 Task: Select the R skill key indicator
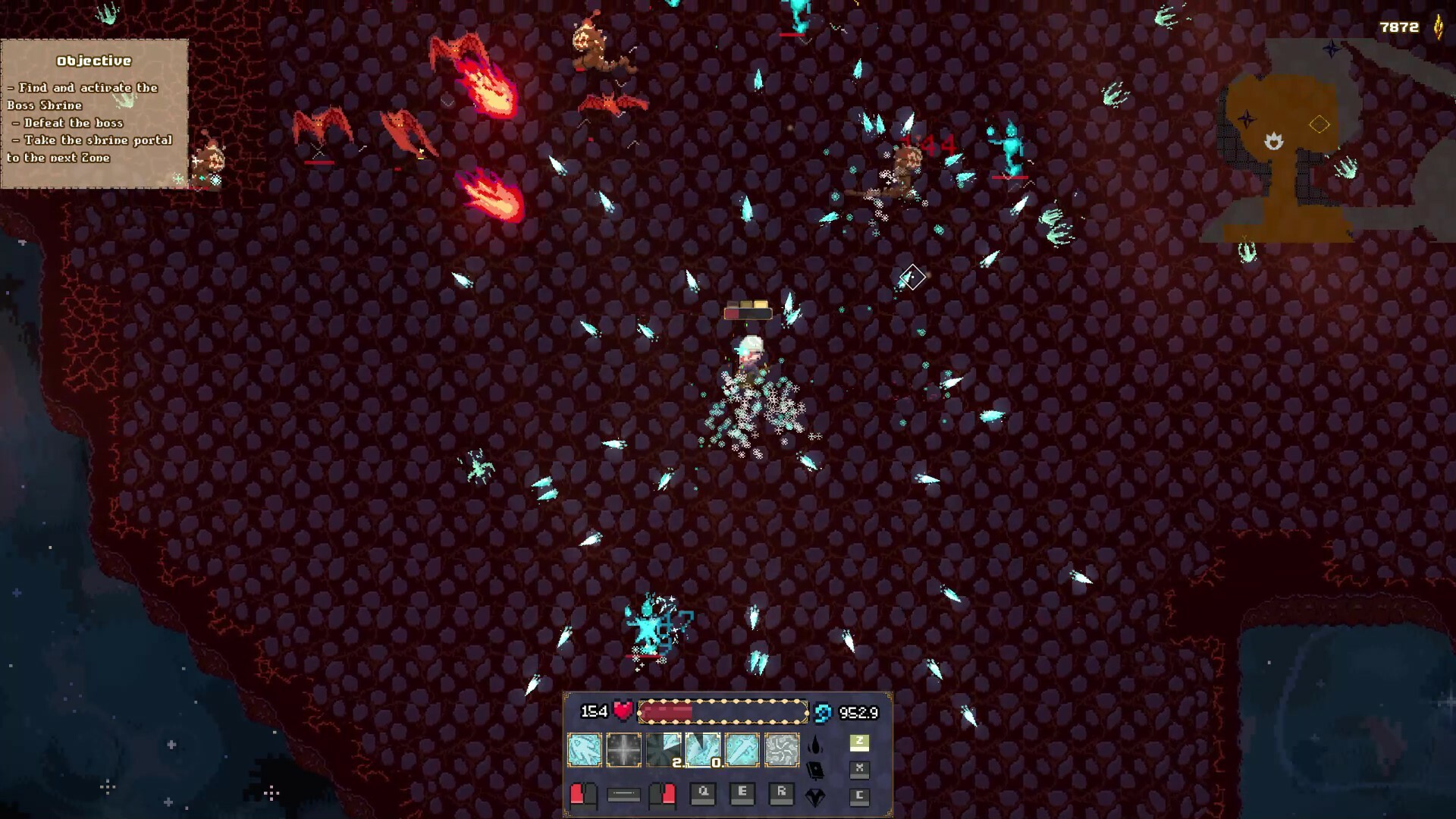click(782, 794)
